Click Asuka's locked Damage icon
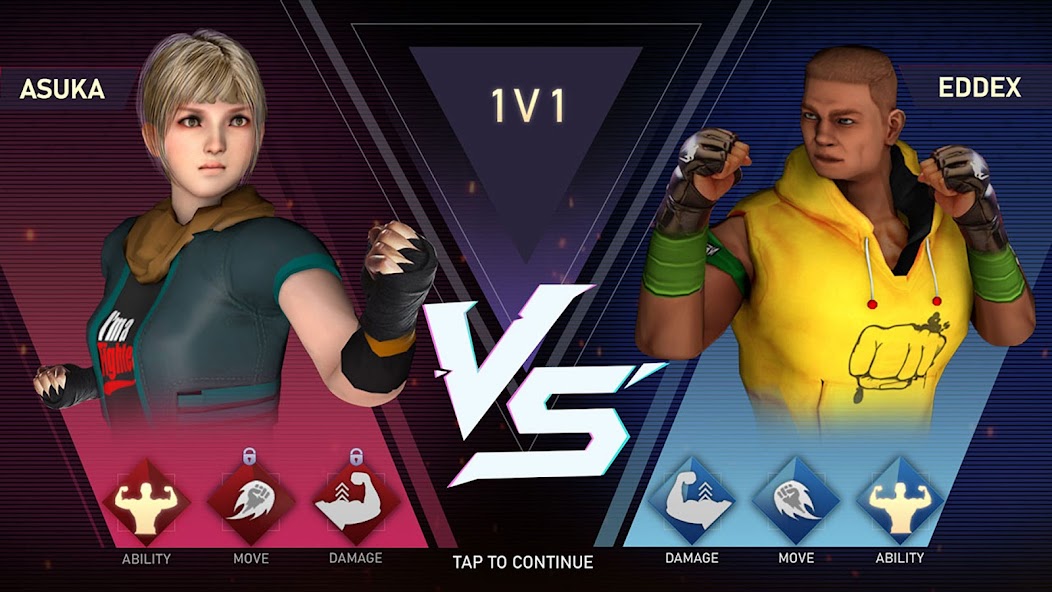Viewport: 1052px width, 592px height. tap(356, 501)
